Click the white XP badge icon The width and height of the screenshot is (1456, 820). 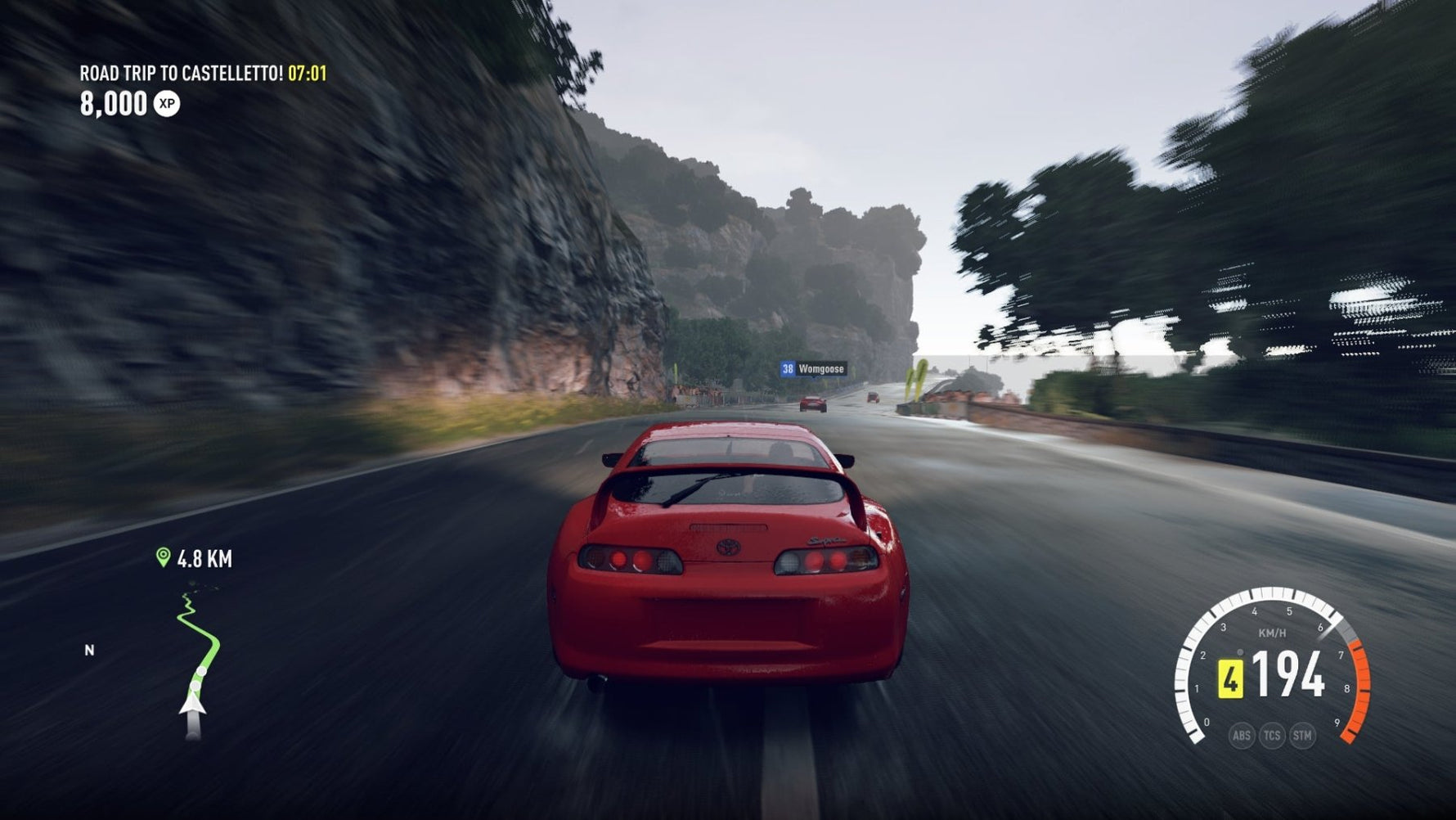pyautogui.click(x=167, y=104)
